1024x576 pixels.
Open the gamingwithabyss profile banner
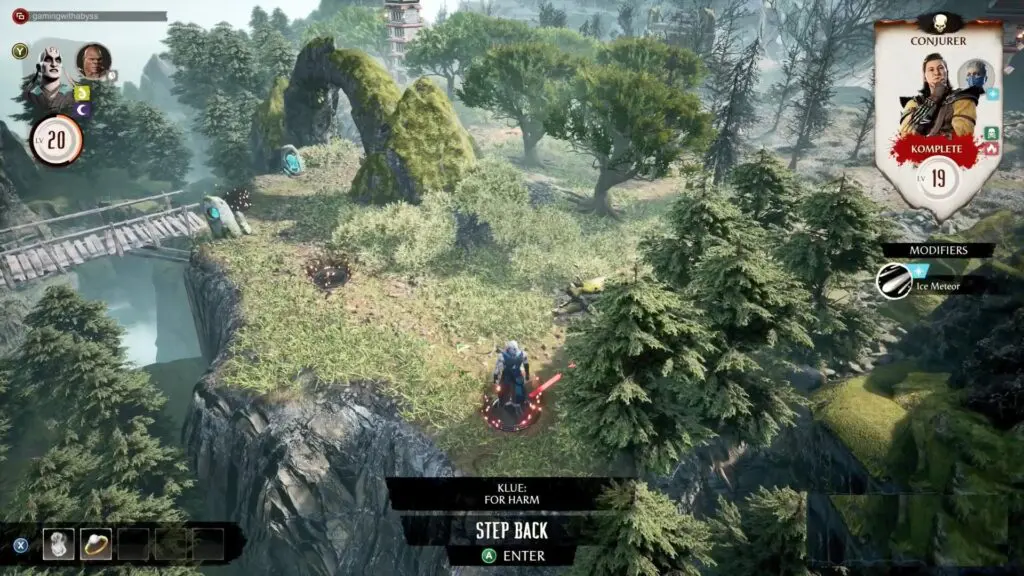(x=88, y=16)
